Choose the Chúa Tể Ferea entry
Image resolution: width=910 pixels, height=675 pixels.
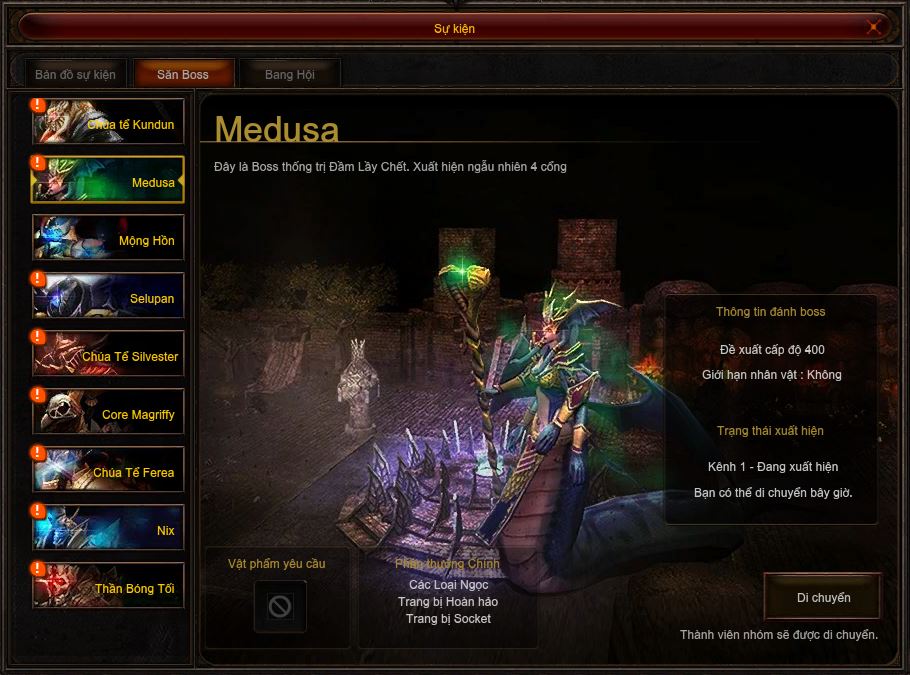pos(108,470)
